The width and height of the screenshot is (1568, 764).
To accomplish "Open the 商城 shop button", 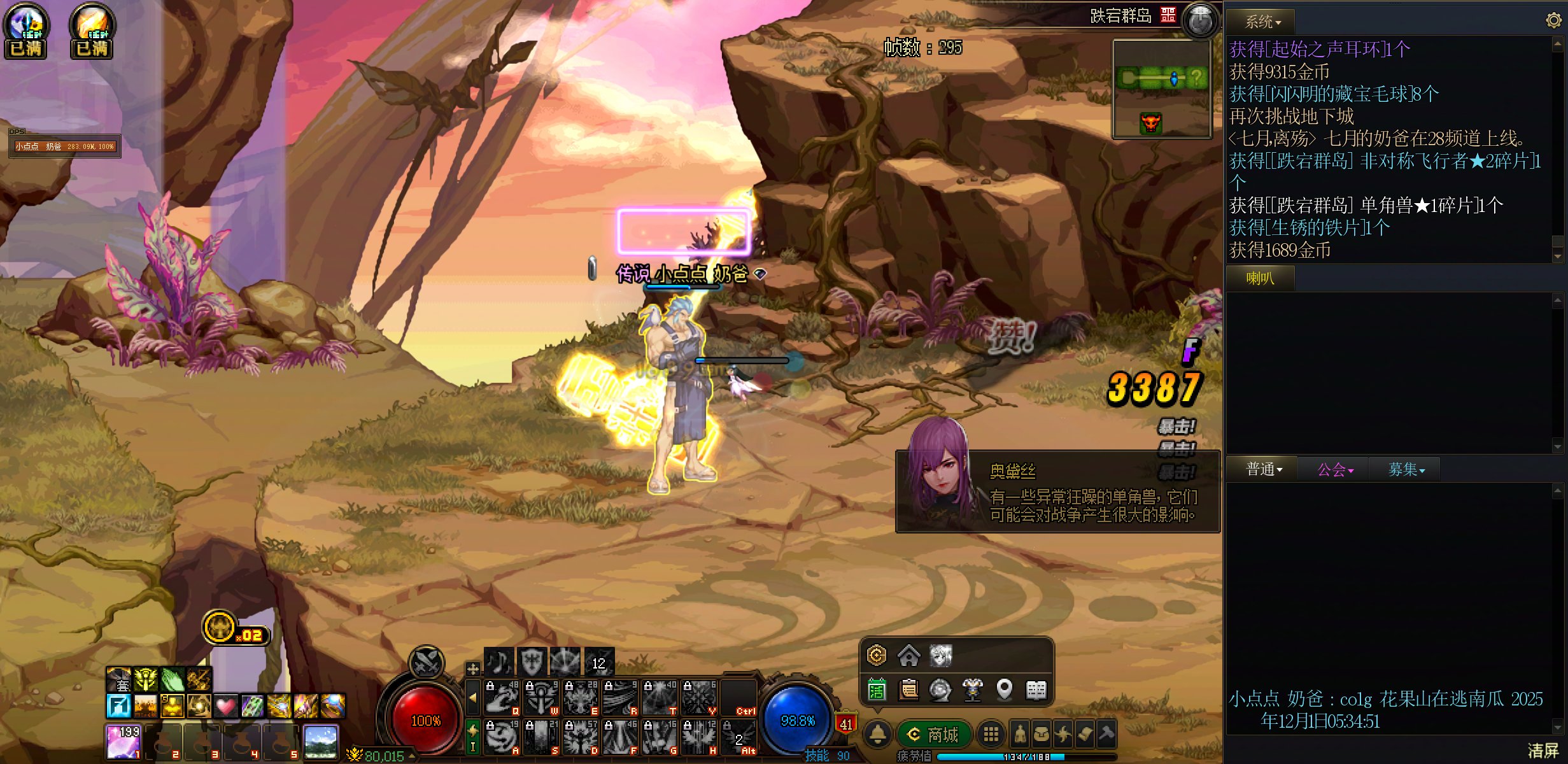I will (934, 735).
